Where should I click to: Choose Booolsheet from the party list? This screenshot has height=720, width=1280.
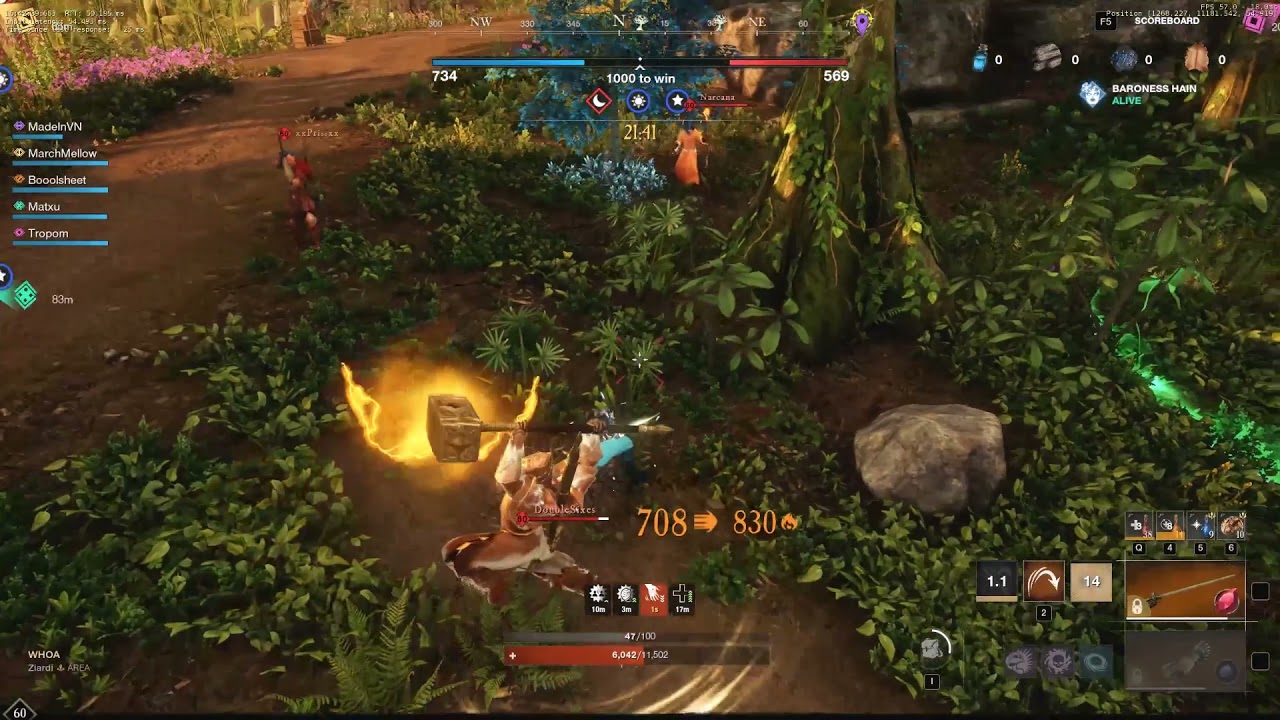[57, 180]
